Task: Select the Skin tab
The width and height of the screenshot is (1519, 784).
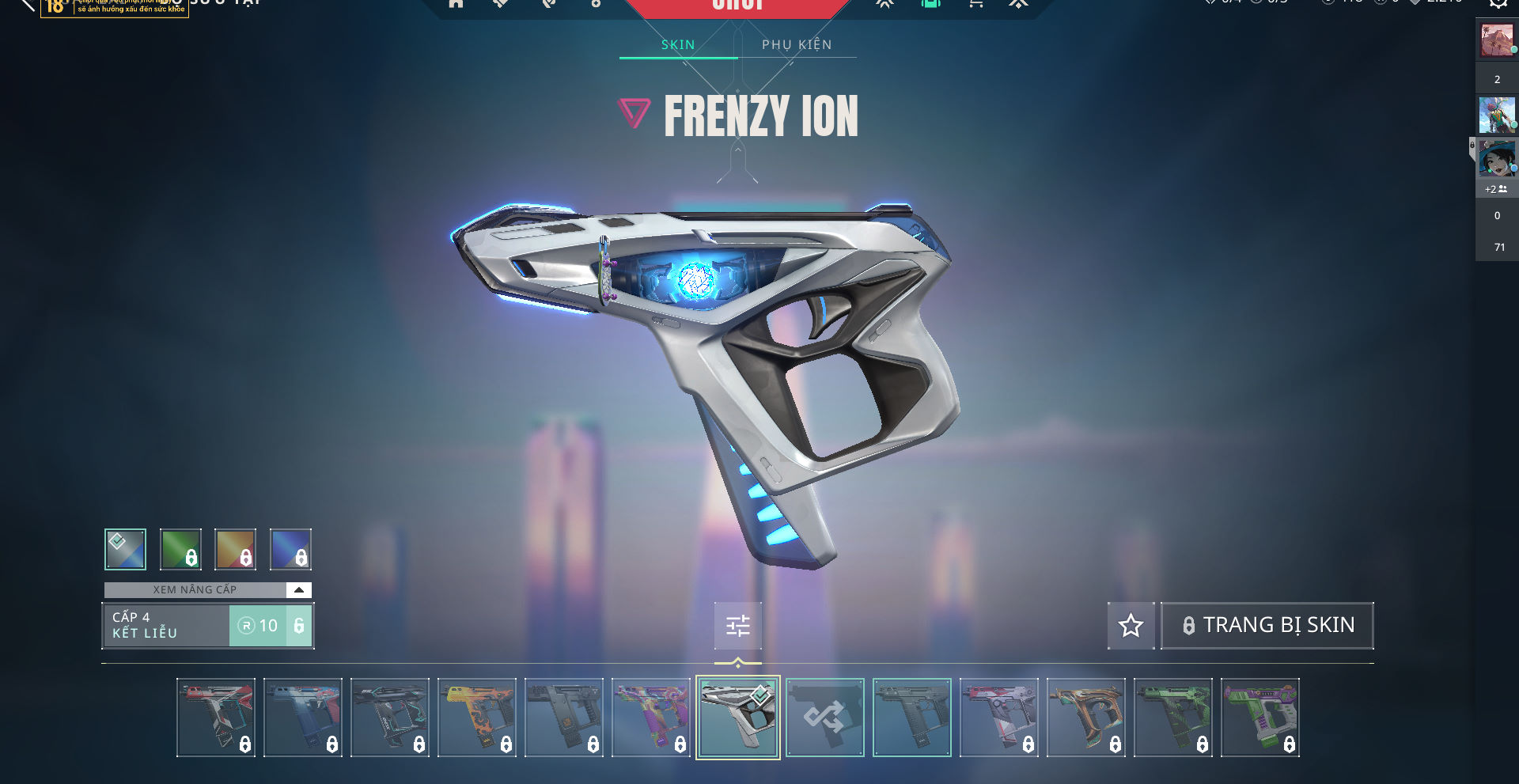Action: pos(678,45)
